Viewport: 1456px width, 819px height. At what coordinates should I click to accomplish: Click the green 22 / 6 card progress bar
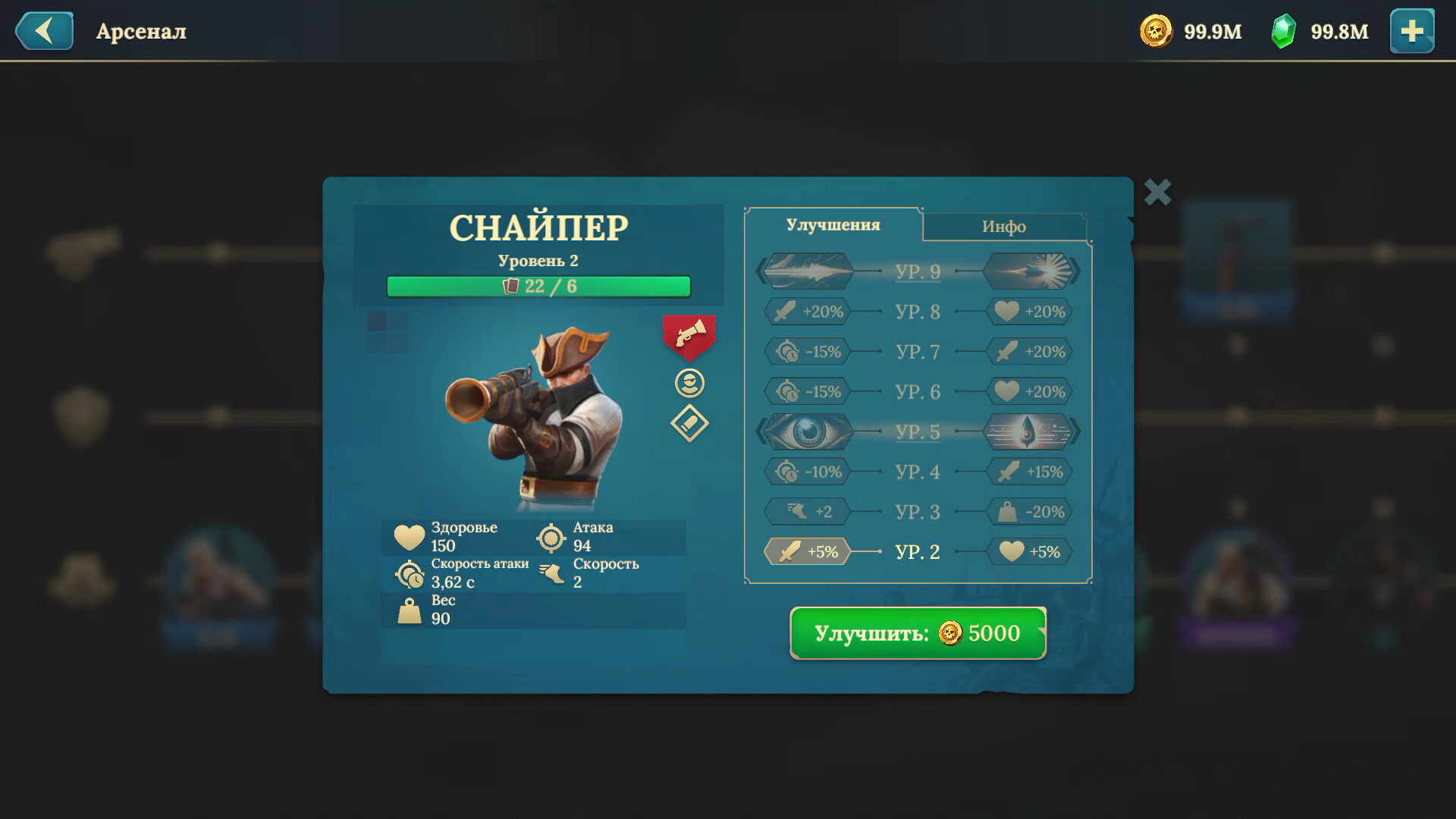pyautogui.click(x=538, y=286)
